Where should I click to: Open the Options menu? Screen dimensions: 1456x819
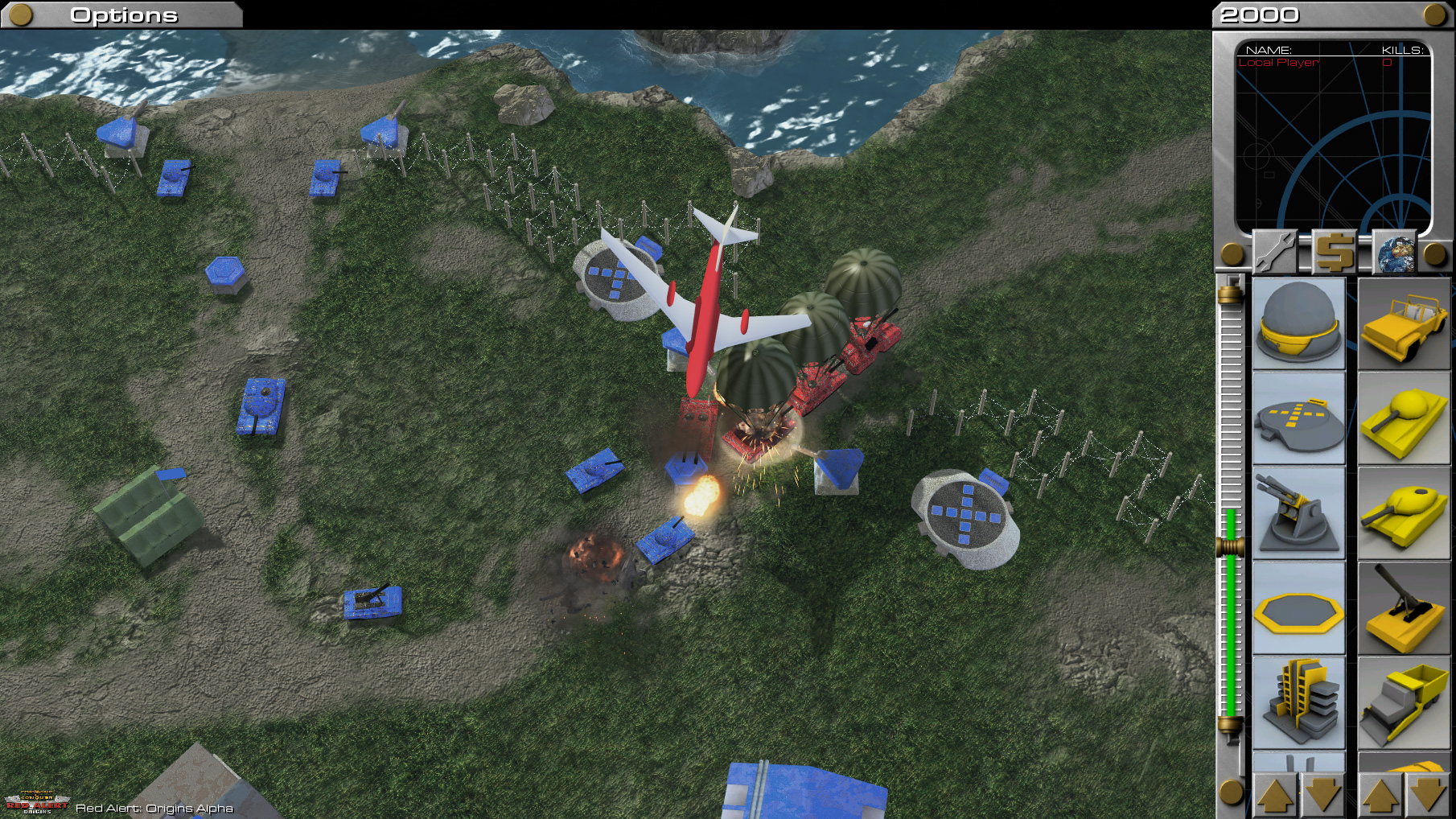pyautogui.click(x=123, y=14)
